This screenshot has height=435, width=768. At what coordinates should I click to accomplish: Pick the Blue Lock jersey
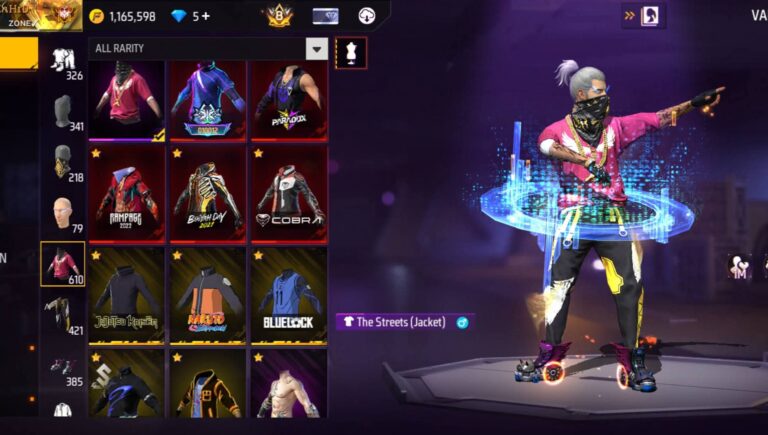tap(288, 295)
